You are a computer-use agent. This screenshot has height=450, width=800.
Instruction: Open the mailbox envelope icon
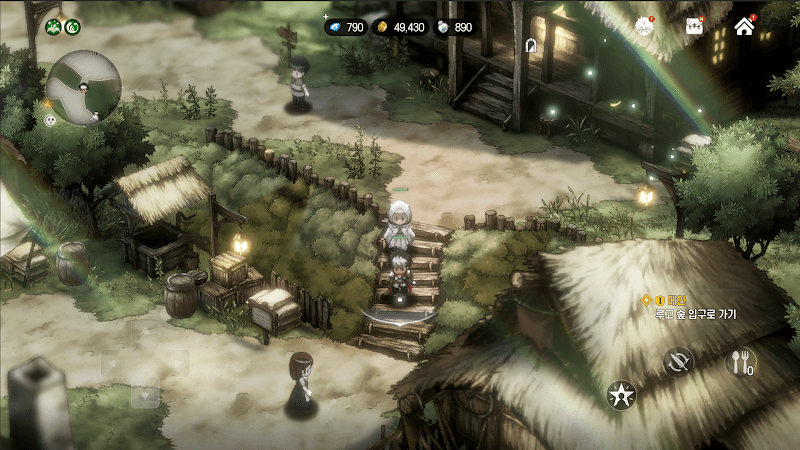[695, 27]
